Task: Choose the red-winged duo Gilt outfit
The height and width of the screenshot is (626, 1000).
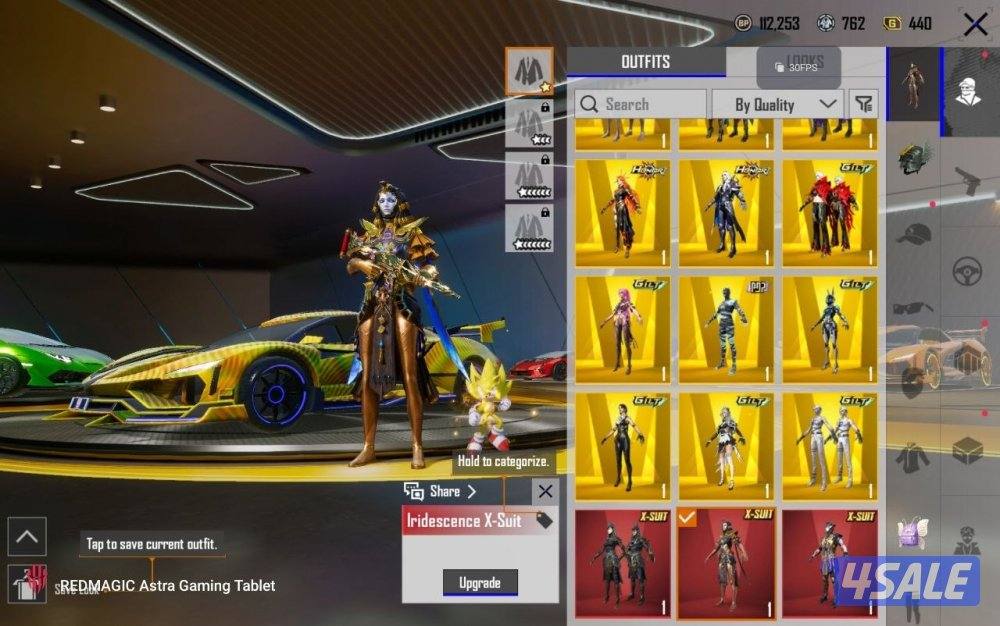Action: [x=828, y=213]
